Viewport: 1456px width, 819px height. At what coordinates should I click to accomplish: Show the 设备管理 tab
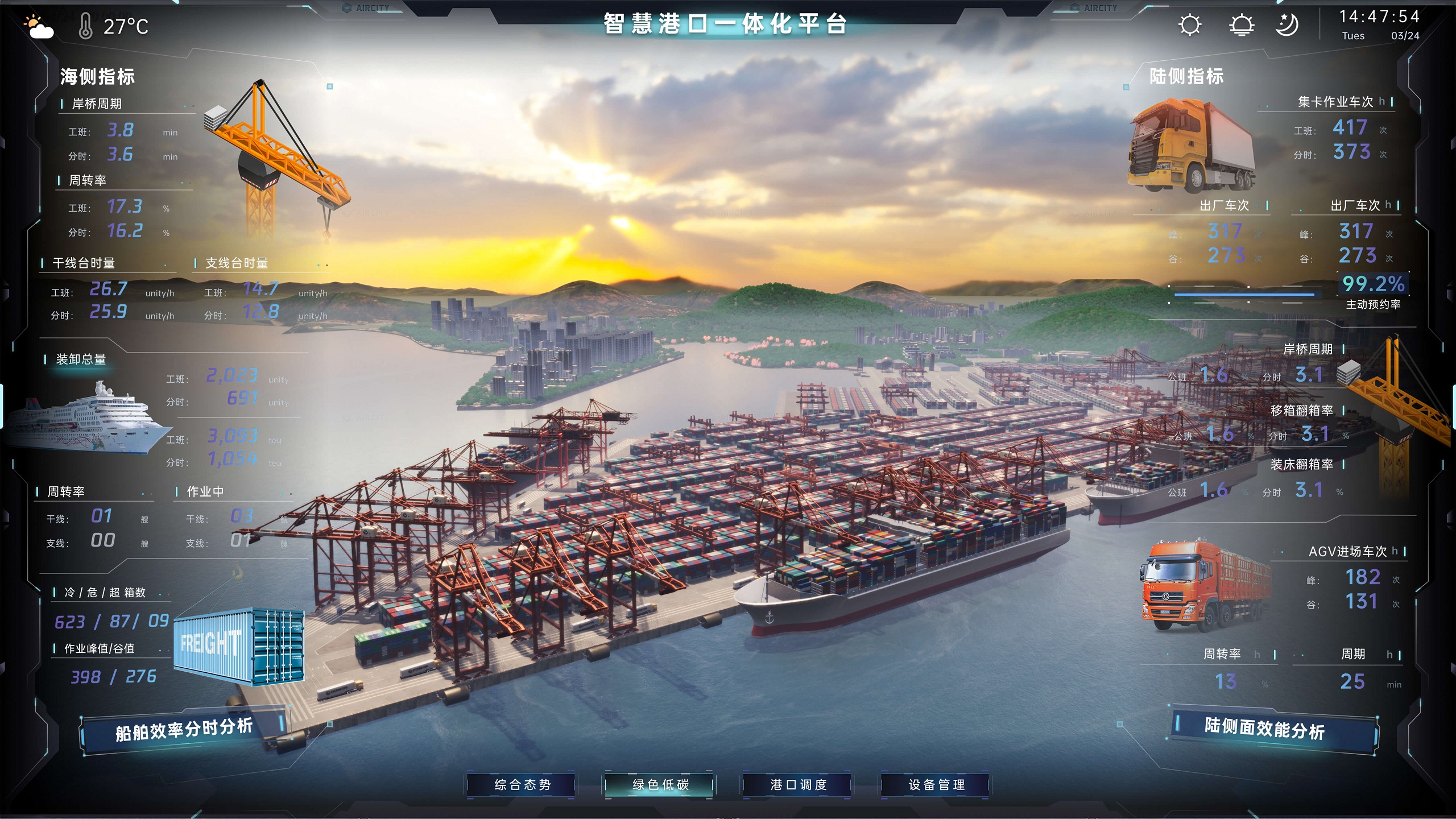(x=936, y=785)
